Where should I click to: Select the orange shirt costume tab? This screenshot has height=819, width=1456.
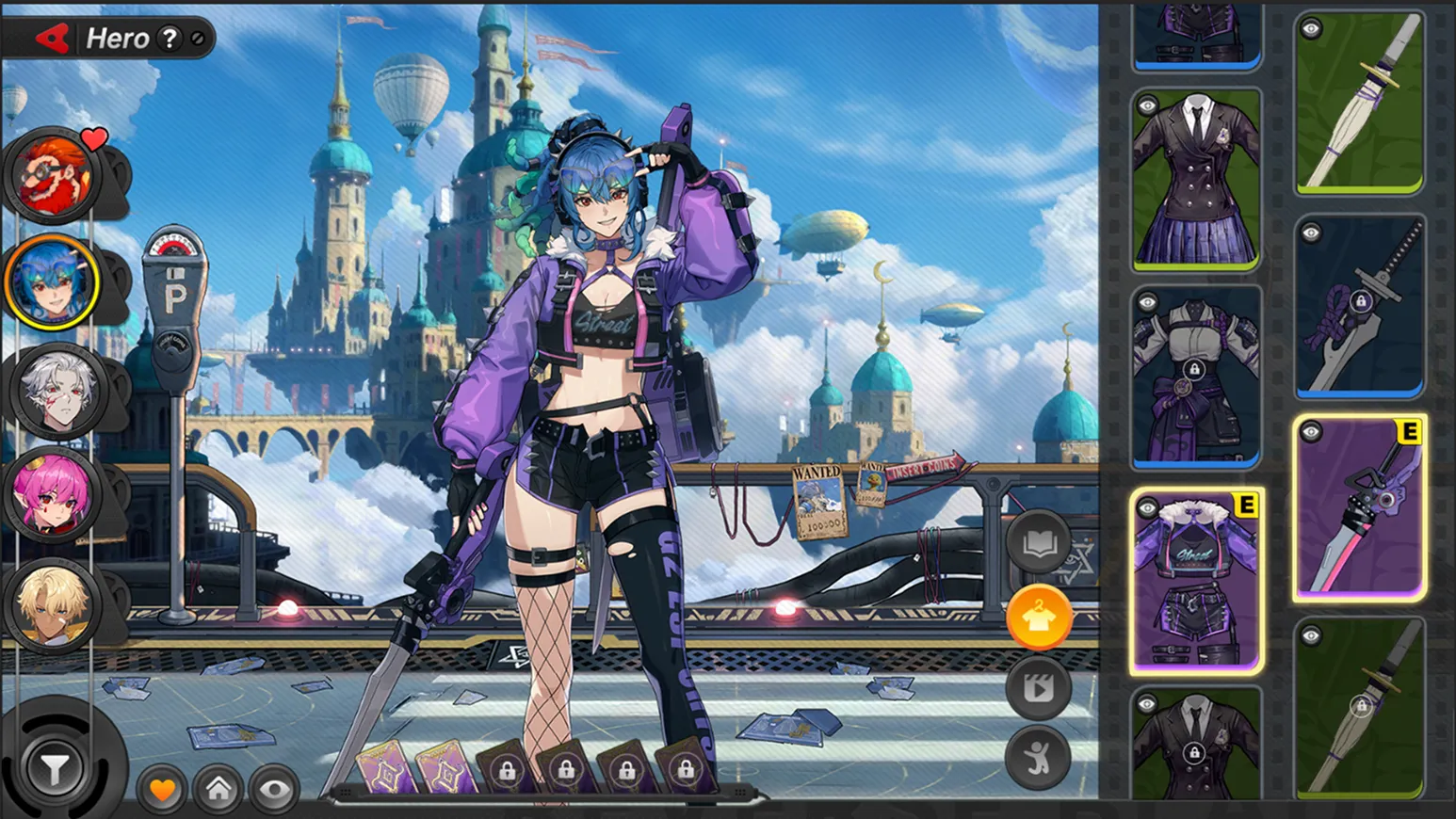coord(1039,617)
